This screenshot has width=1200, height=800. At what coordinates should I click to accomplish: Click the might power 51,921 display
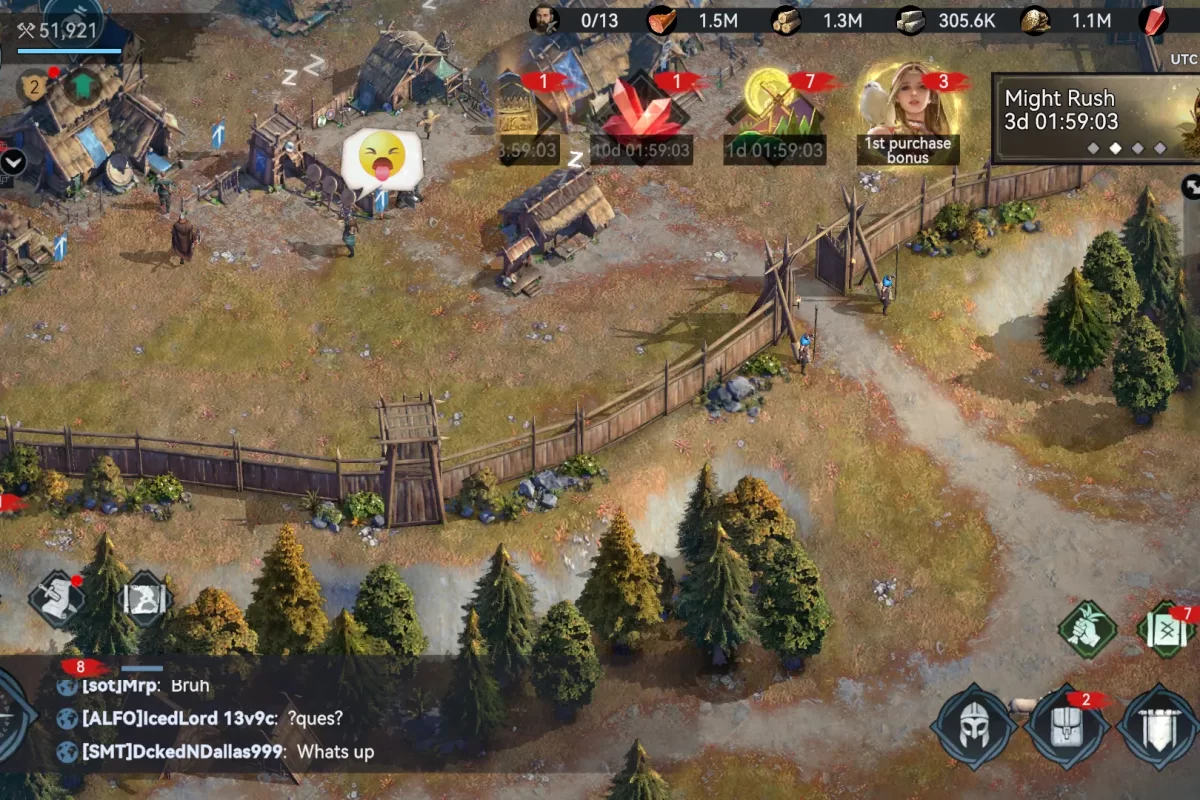(x=60, y=31)
